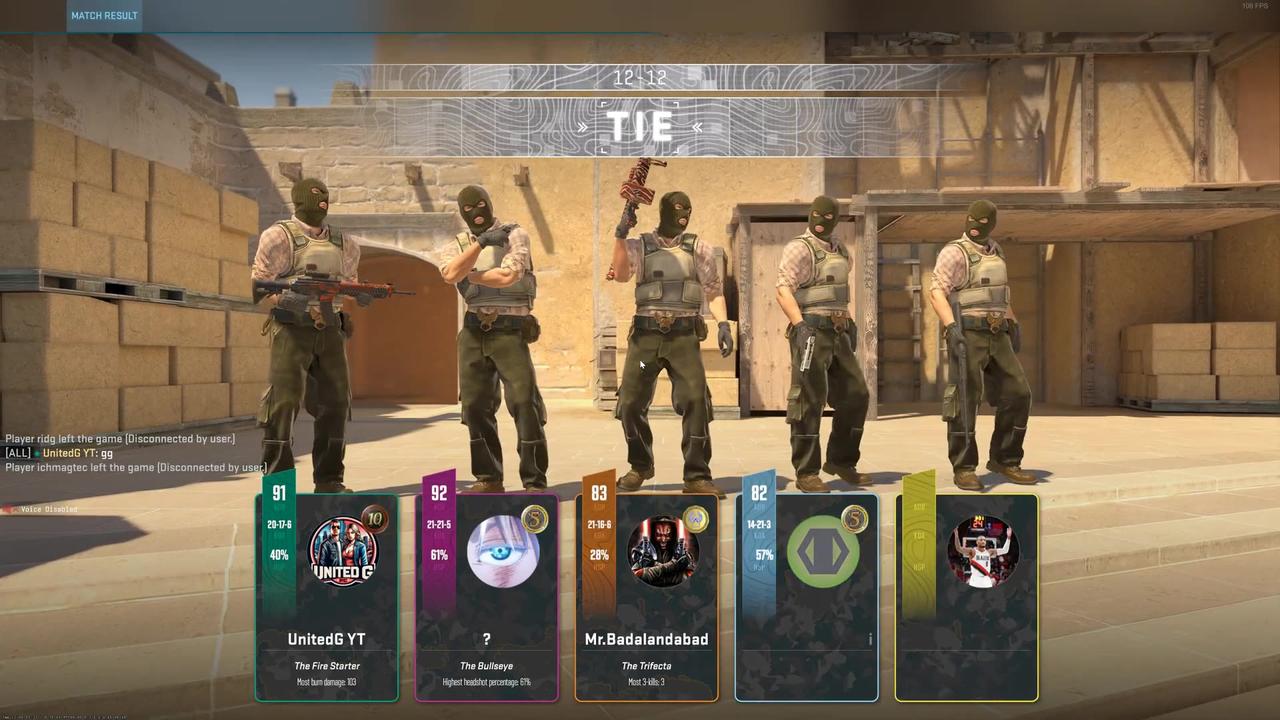Click the 83 rating ribbon on Mr.Badalandabad's card
This screenshot has width=1280, height=720.
click(x=599, y=493)
